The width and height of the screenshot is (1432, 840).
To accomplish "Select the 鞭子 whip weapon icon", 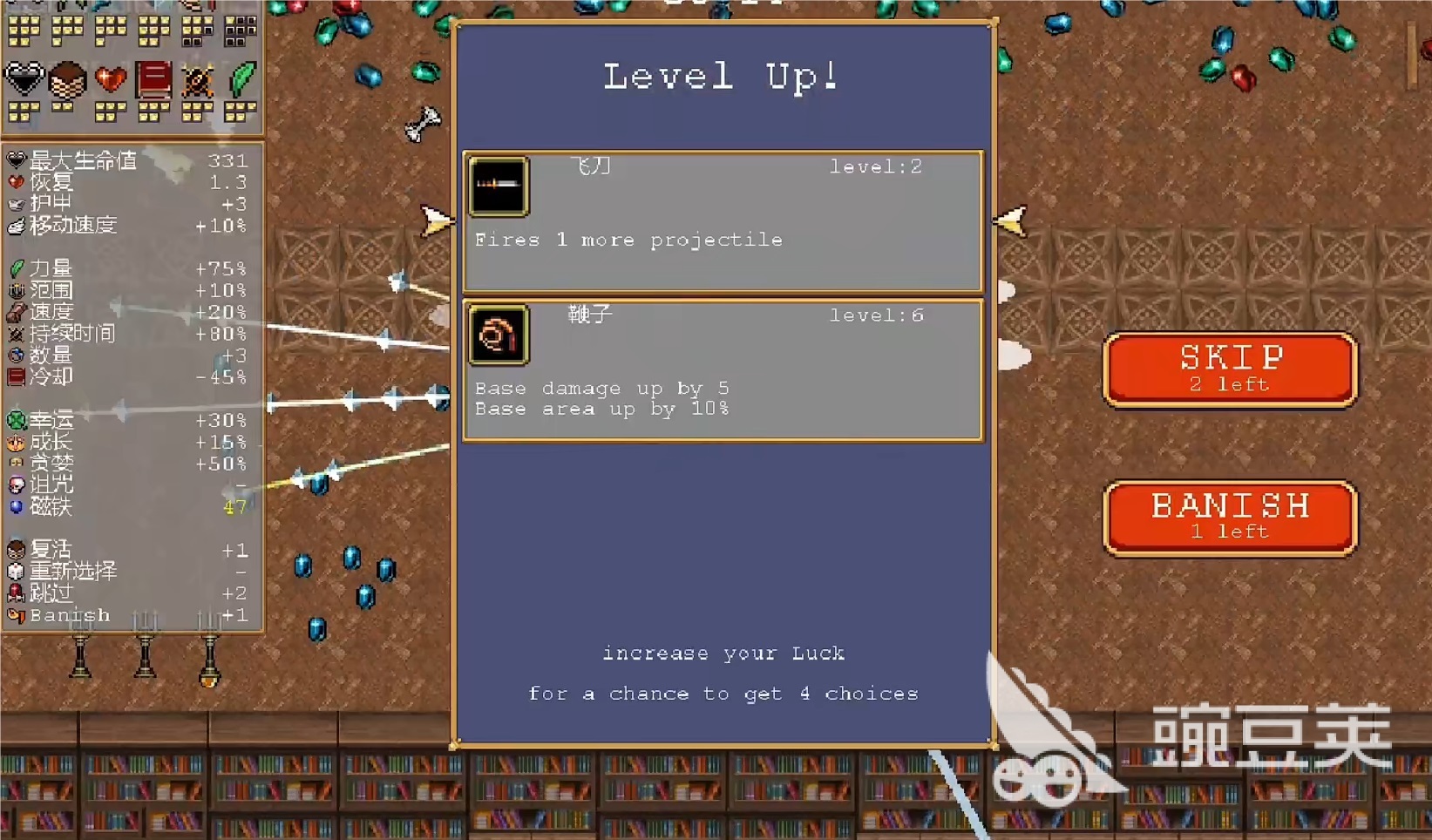I will 499,335.
